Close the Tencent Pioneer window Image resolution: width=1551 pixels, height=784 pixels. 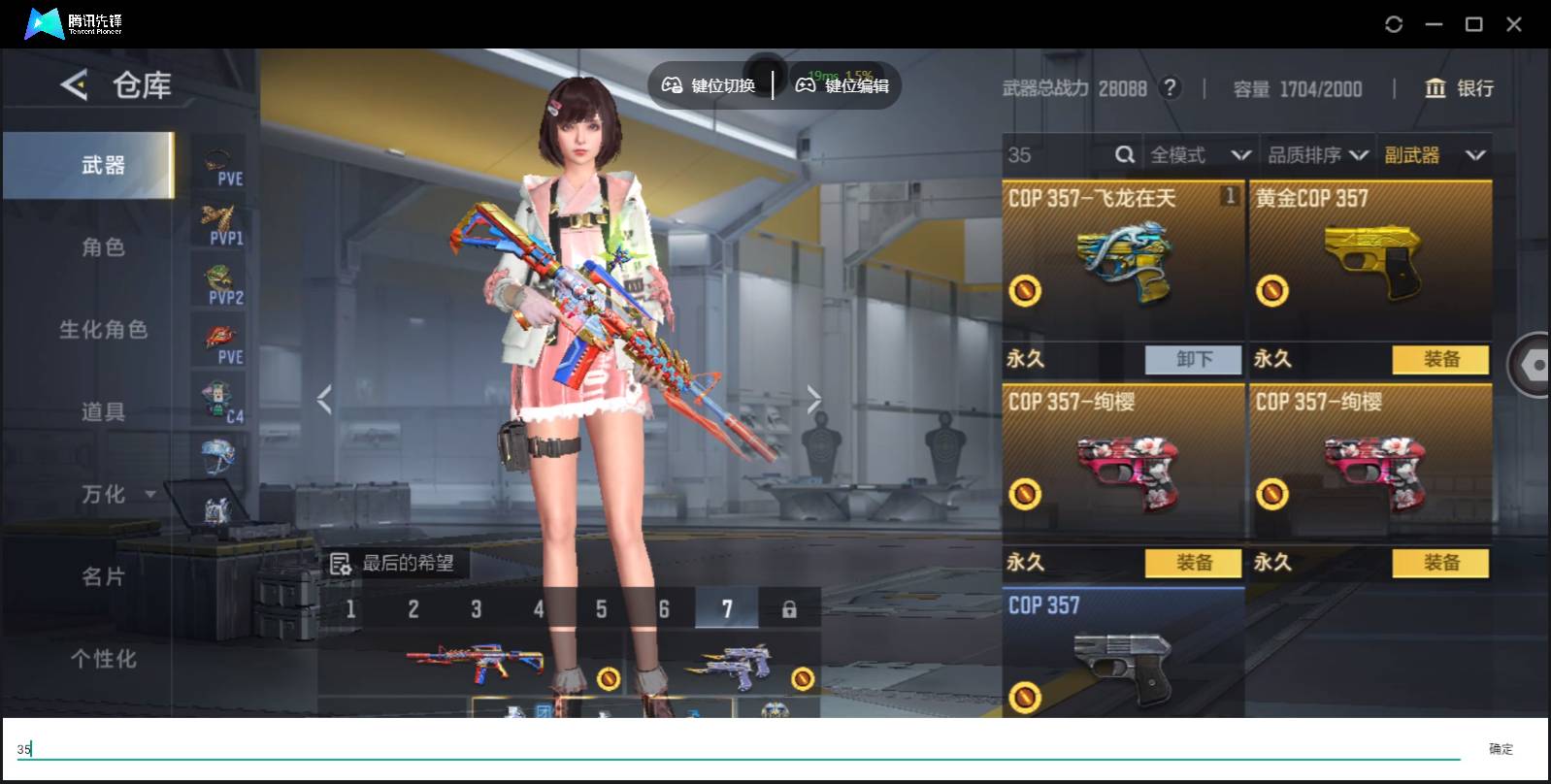tap(1513, 24)
